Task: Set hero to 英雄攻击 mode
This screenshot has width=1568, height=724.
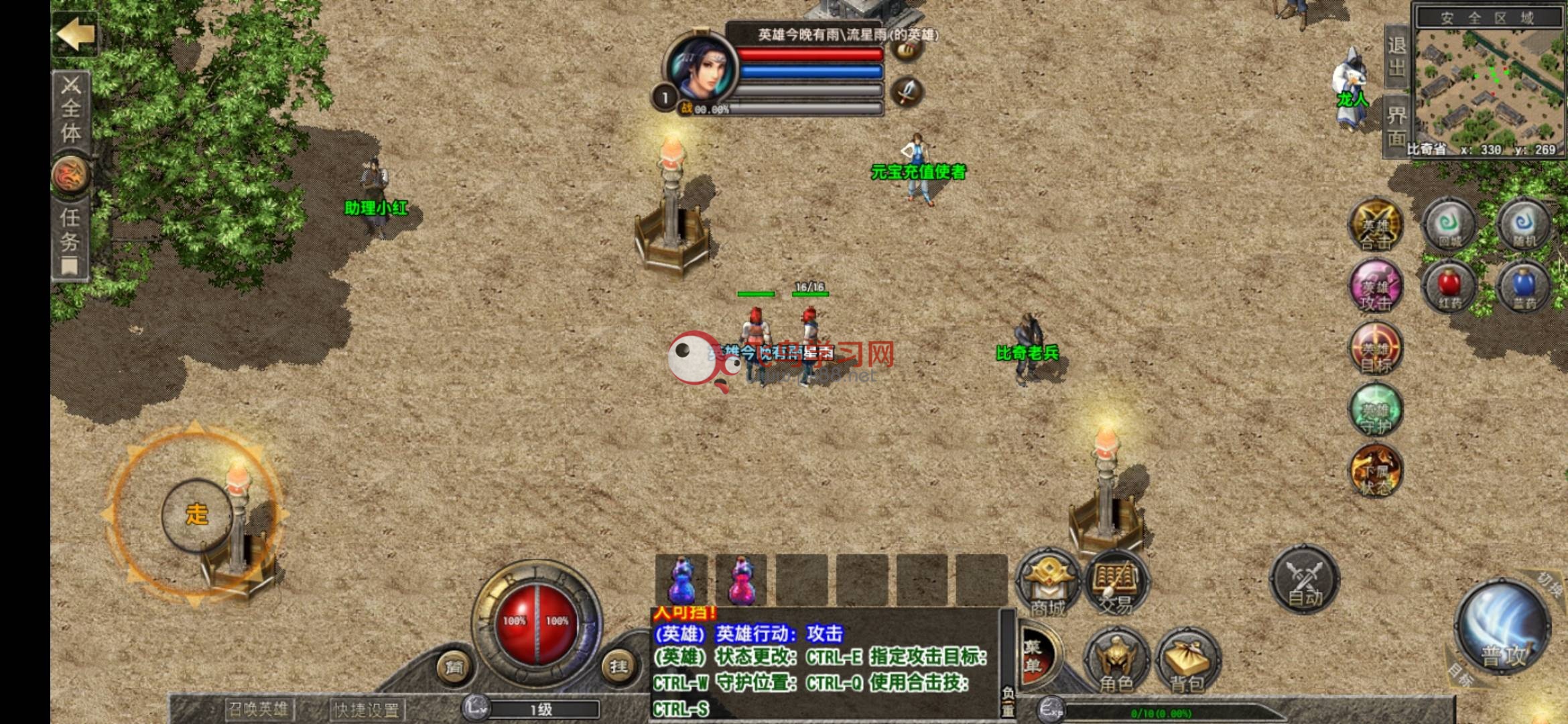Action: click(x=1376, y=288)
